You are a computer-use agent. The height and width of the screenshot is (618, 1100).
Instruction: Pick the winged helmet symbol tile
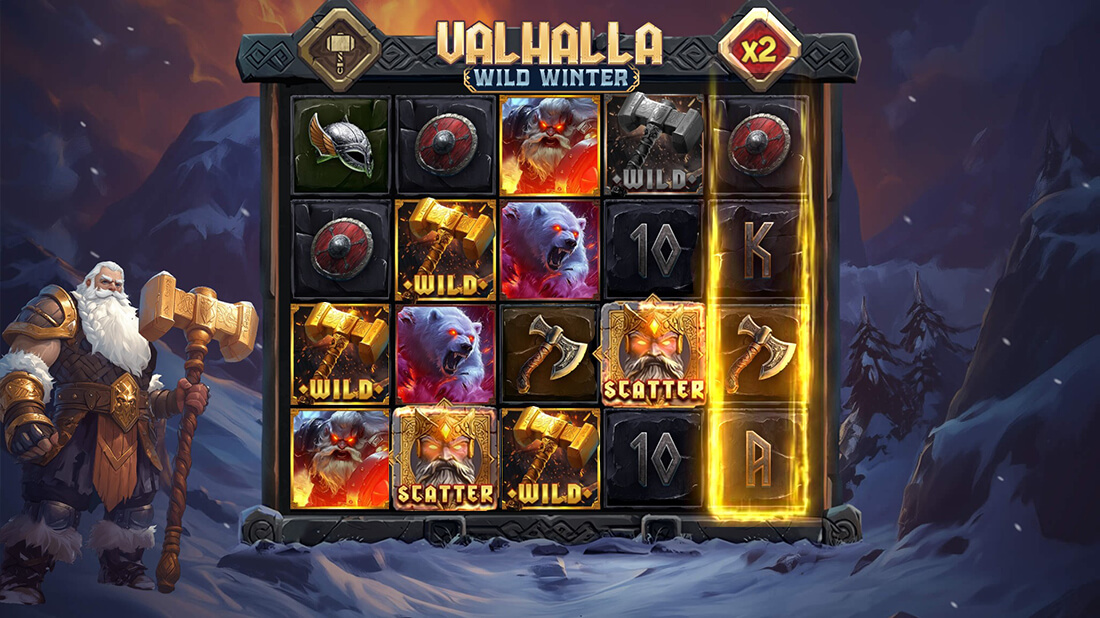(x=341, y=145)
